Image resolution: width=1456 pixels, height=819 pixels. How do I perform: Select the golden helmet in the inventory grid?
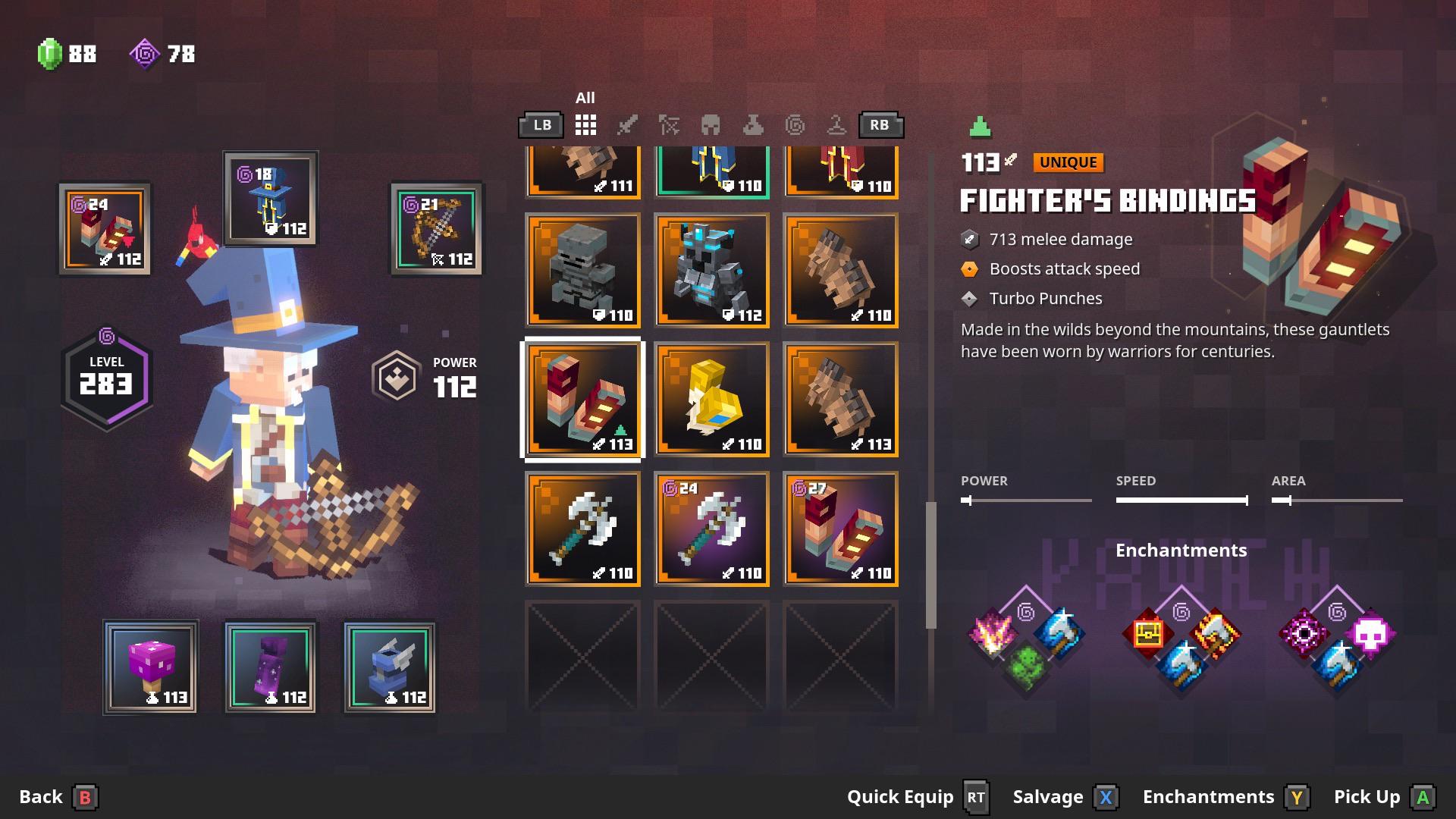click(x=711, y=400)
